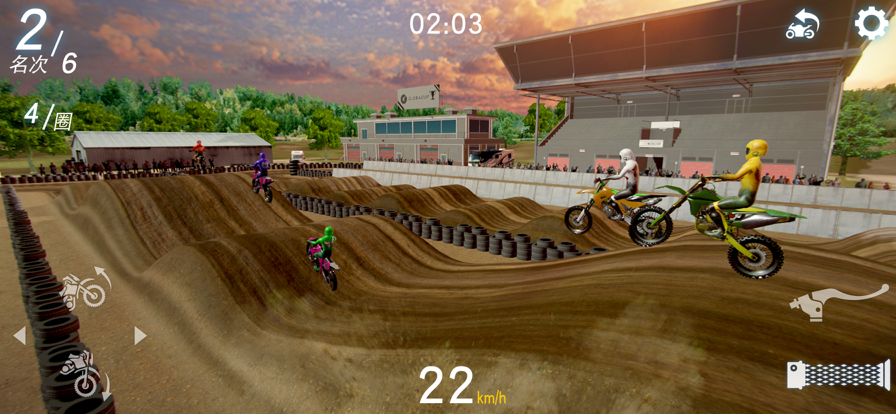Steer right with the right arrow
The height and width of the screenshot is (414, 896).
tap(140, 336)
